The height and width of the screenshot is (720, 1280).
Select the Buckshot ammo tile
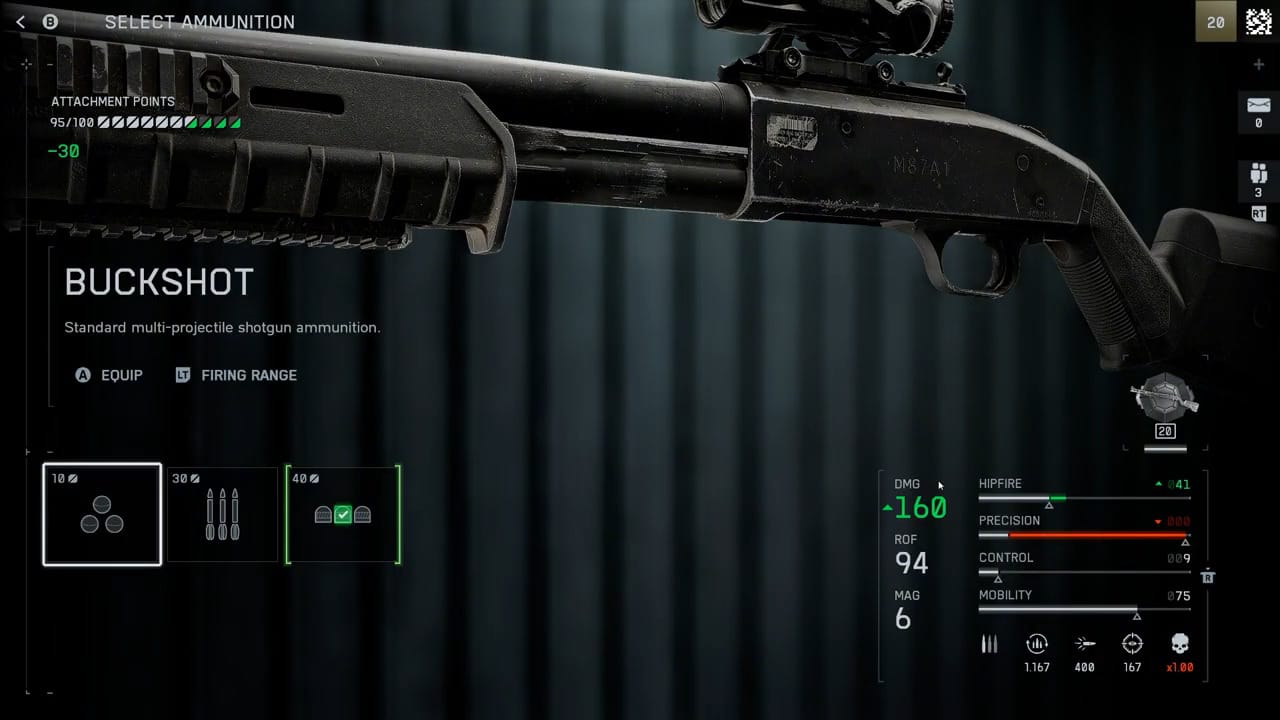(102, 514)
